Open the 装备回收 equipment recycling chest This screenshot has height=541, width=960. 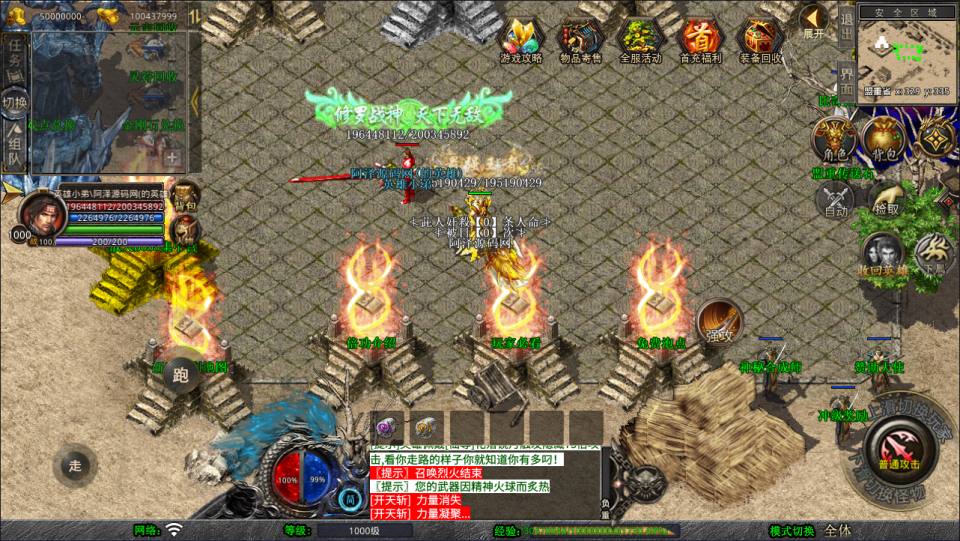pyautogui.click(x=761, y=40)
